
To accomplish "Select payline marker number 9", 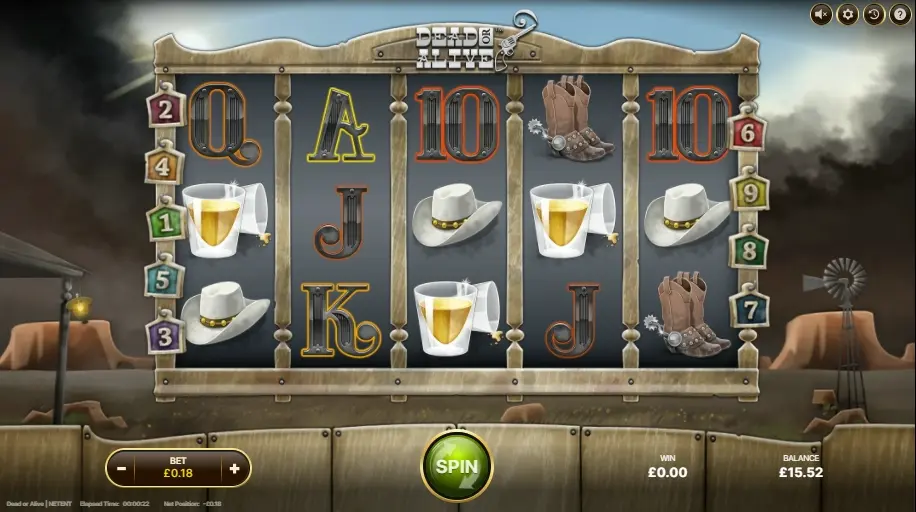I will [749, 191].
